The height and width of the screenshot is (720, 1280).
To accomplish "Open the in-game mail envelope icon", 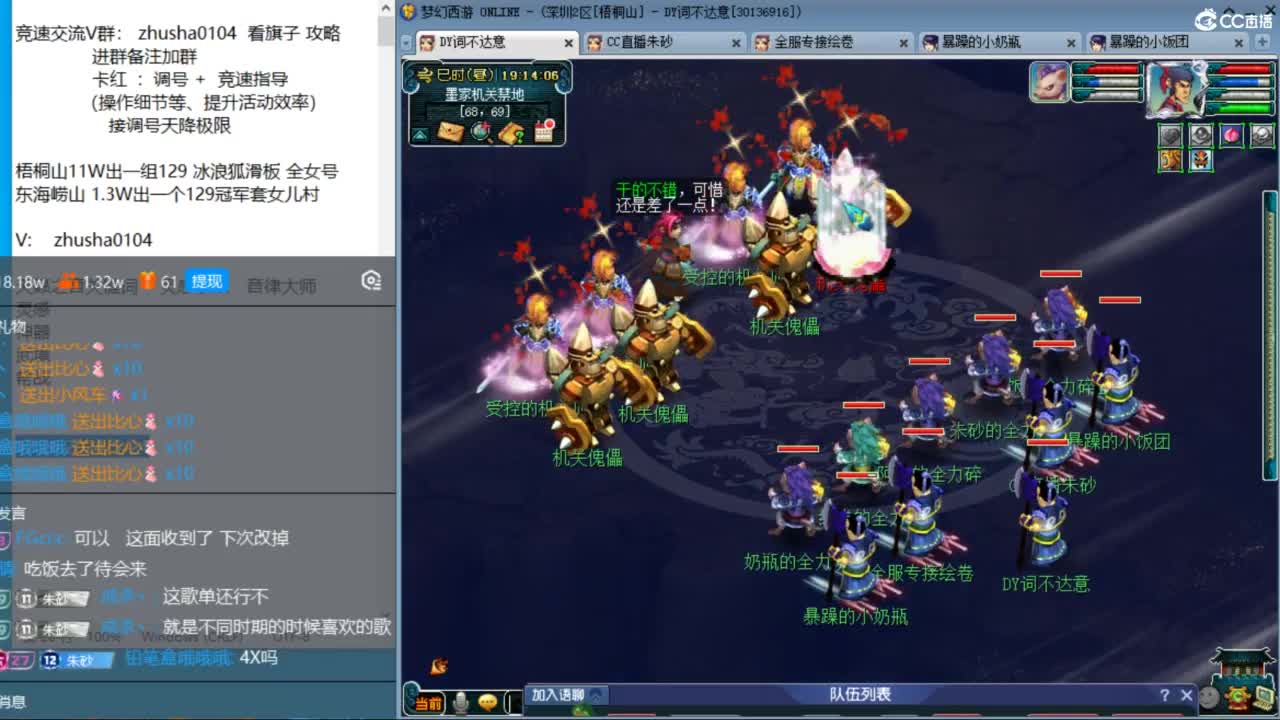I will coord(448,131).
